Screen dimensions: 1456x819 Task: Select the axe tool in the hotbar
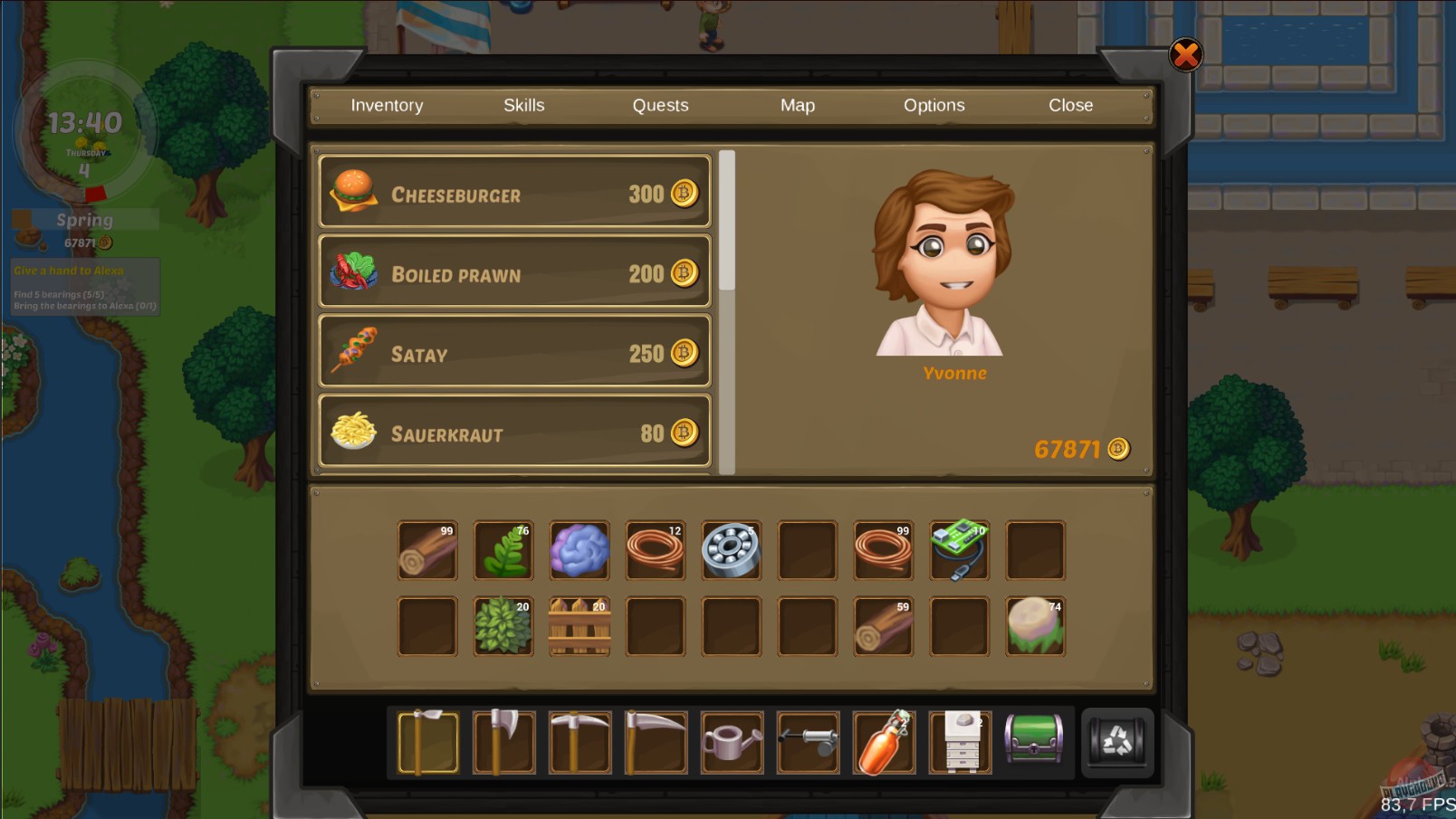coord(504,742)
